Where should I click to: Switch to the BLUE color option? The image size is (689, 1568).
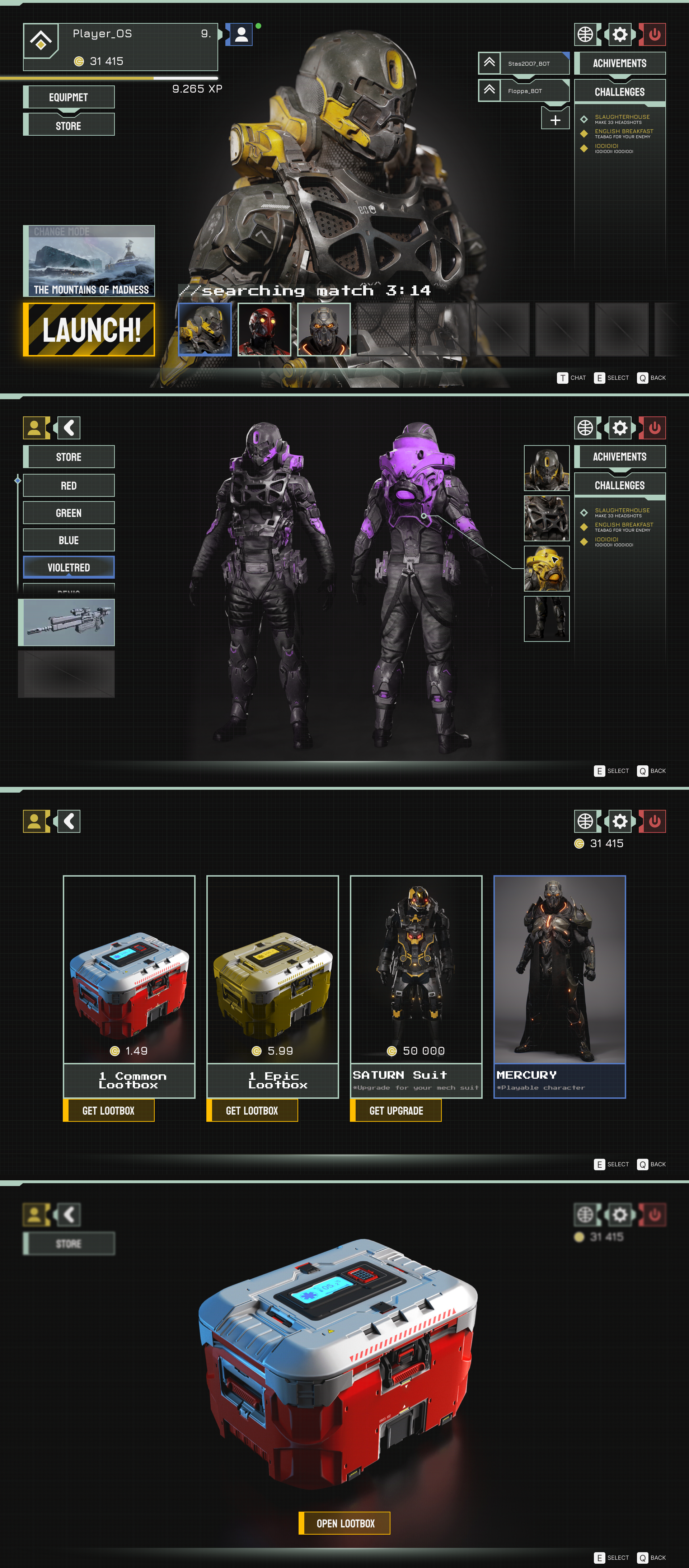coord(69,540)
